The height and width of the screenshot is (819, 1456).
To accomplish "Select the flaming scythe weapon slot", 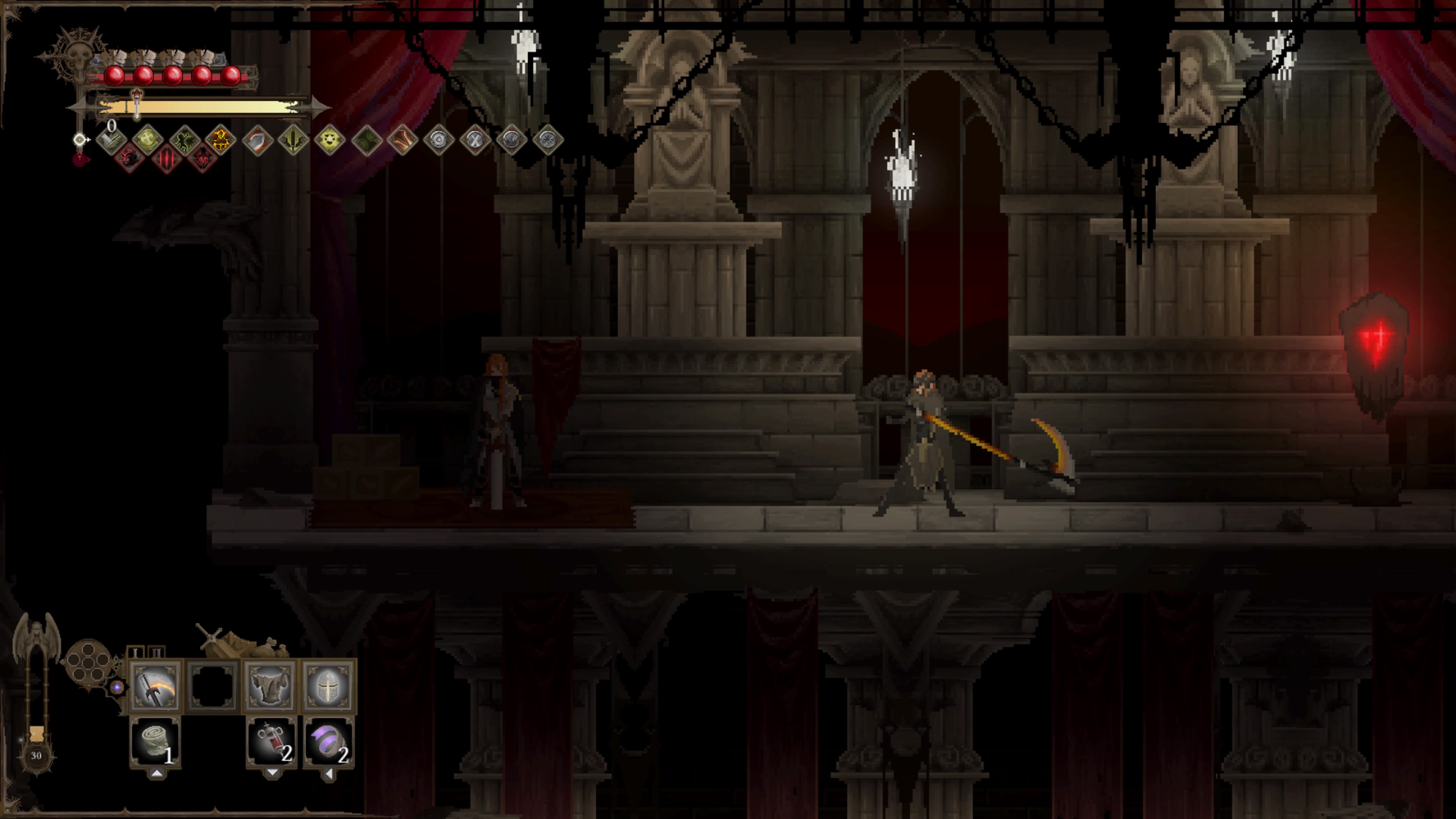I will (x=155, y=686).
